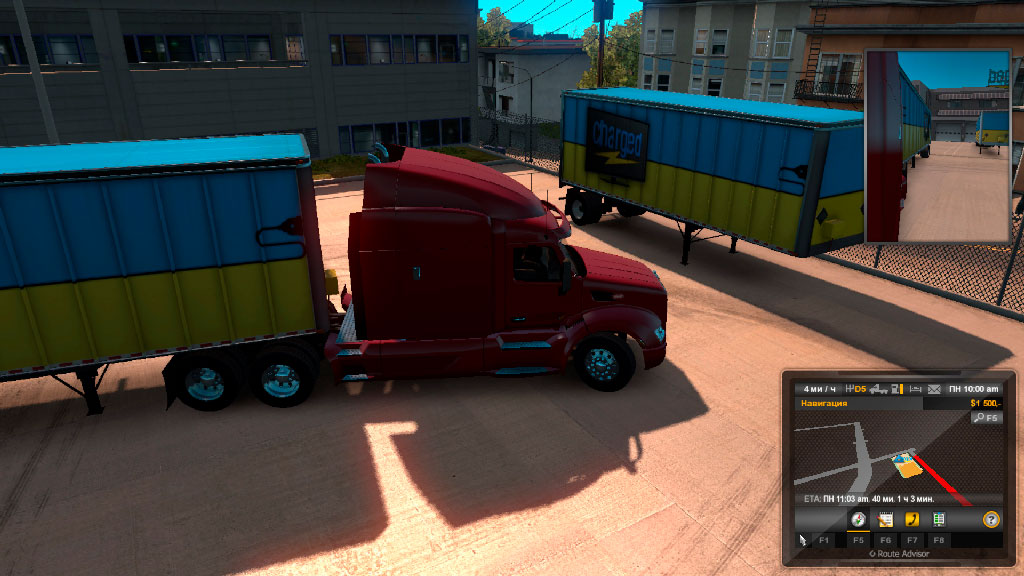Open the yellow phone assistance tab
The width and height of the screenshot is (1024, 576).
(x=912, y=519)
